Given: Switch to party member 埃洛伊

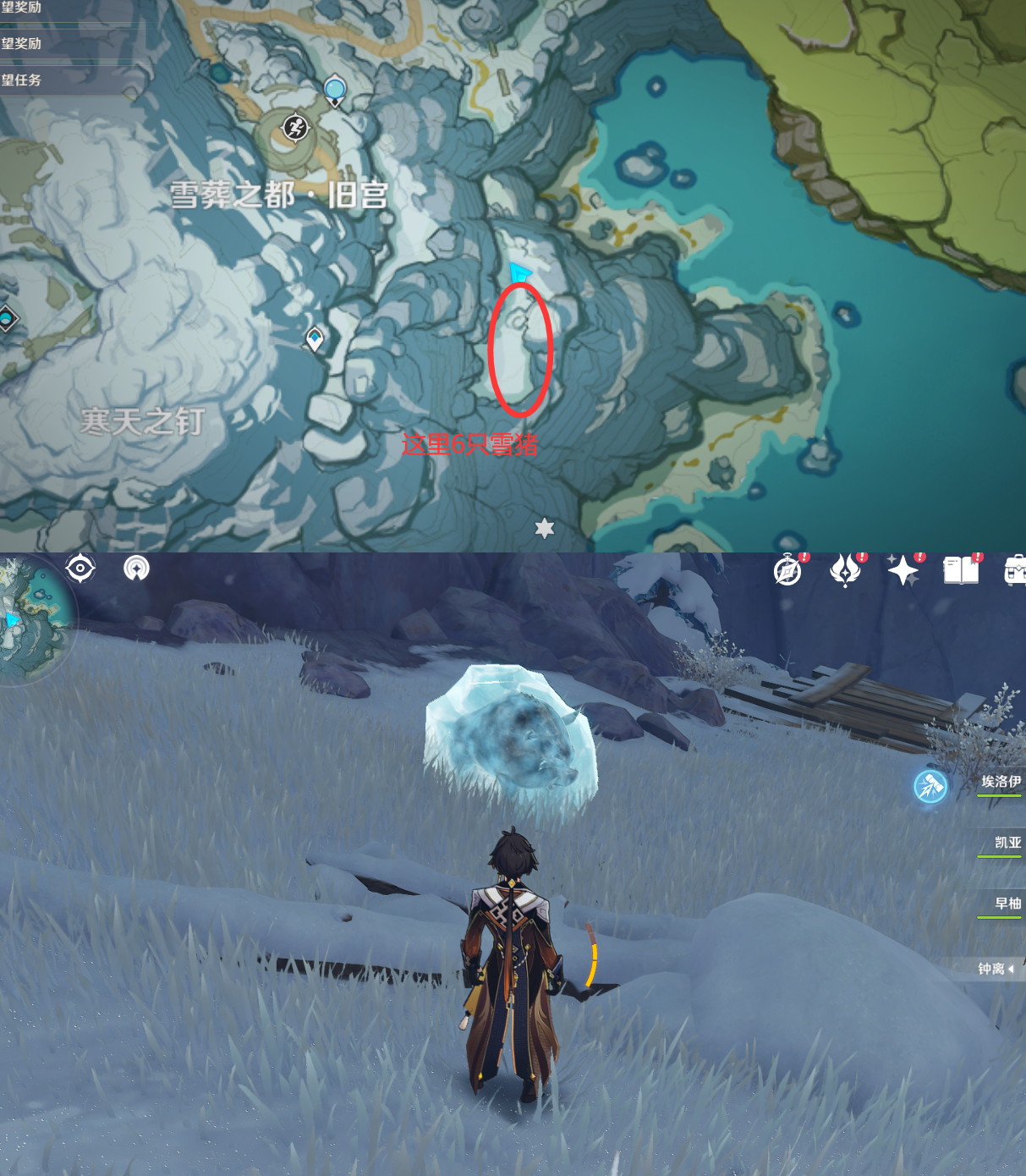Looking at the screenshot, I should pyautogui.click(x=1001, y=783).
